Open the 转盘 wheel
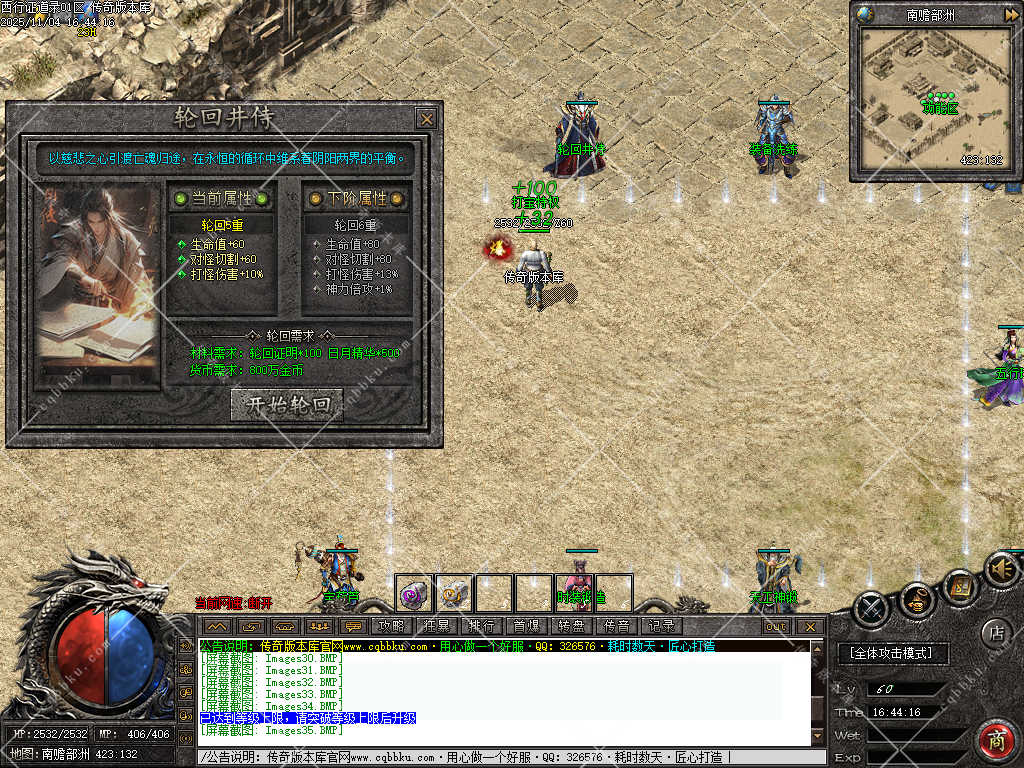The width and height of the screenshot is (1024, 768). click(x=571, y=626)
